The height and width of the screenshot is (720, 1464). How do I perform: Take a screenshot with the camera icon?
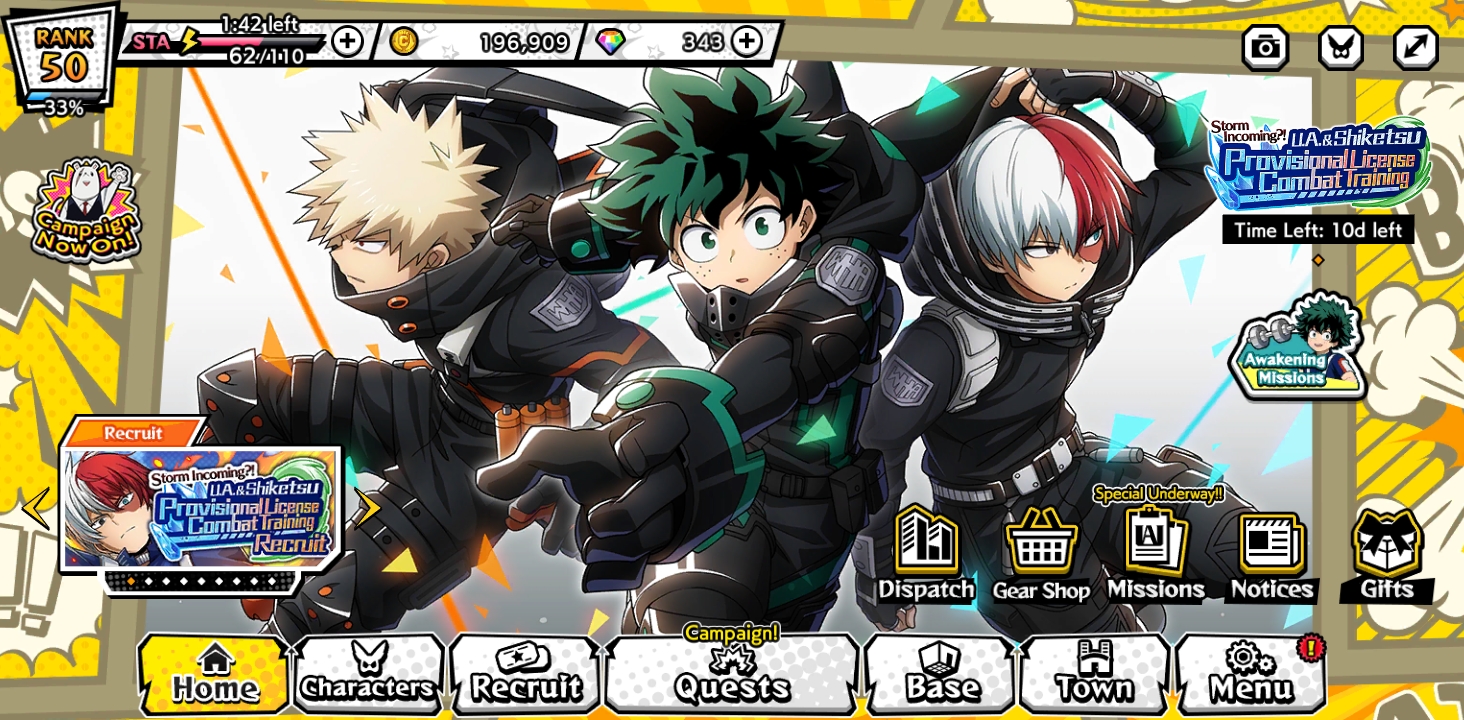(x=1263, y=47)
